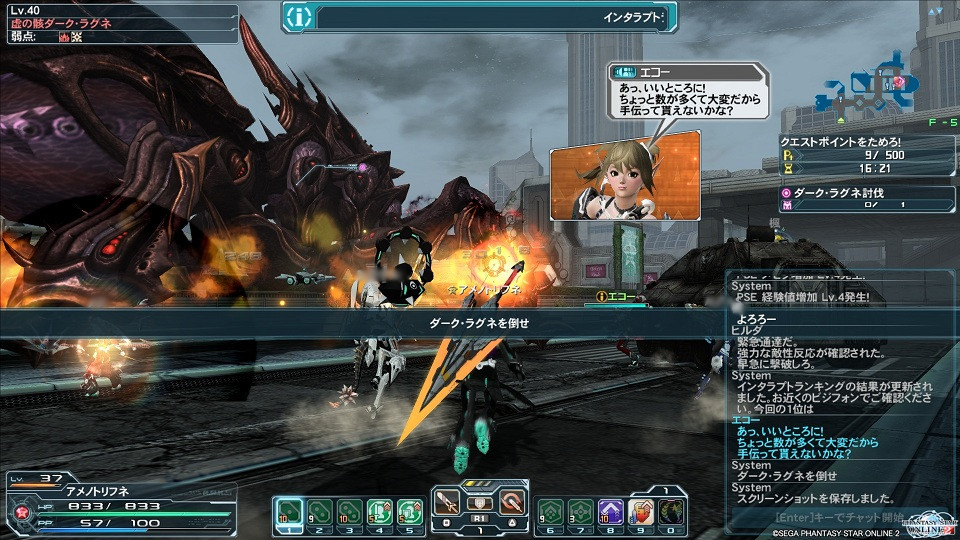Use the item in subpalette slot 3
This screenshot has width=960, height=540.
pyautogui.click(x=349, y=513)
